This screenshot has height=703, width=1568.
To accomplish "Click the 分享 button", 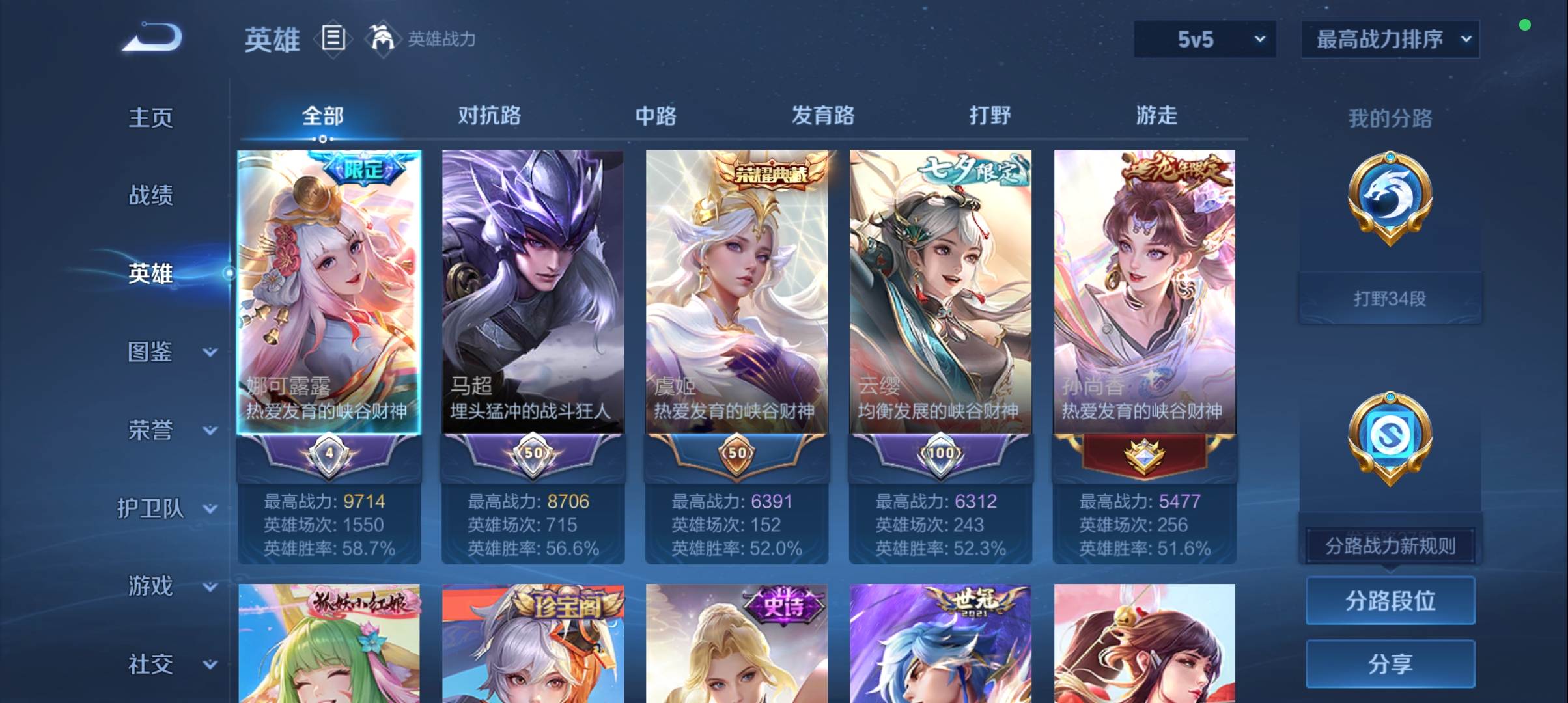I will 1390,665.
